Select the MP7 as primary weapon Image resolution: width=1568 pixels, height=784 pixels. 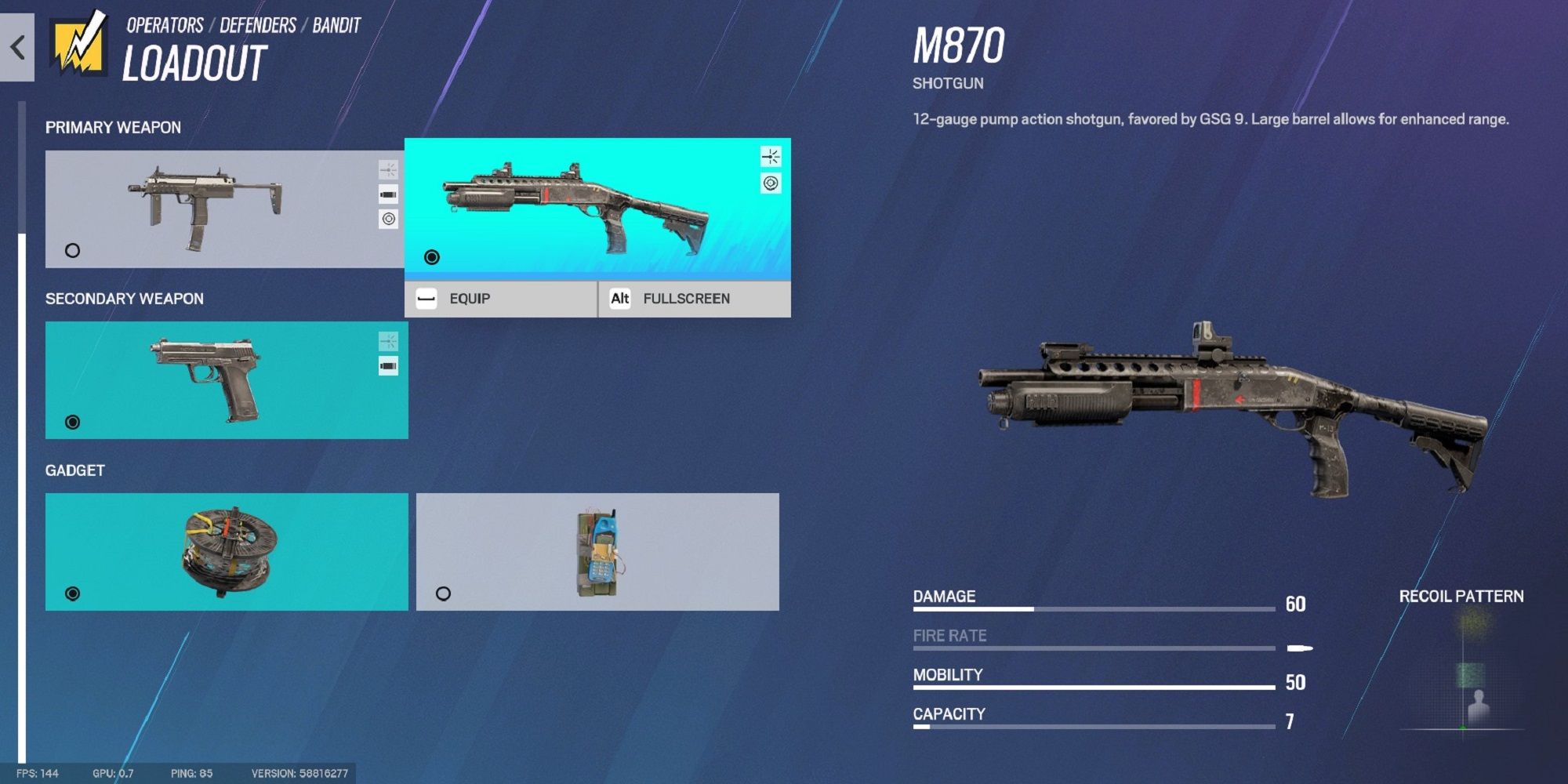(x=71, y=250)
